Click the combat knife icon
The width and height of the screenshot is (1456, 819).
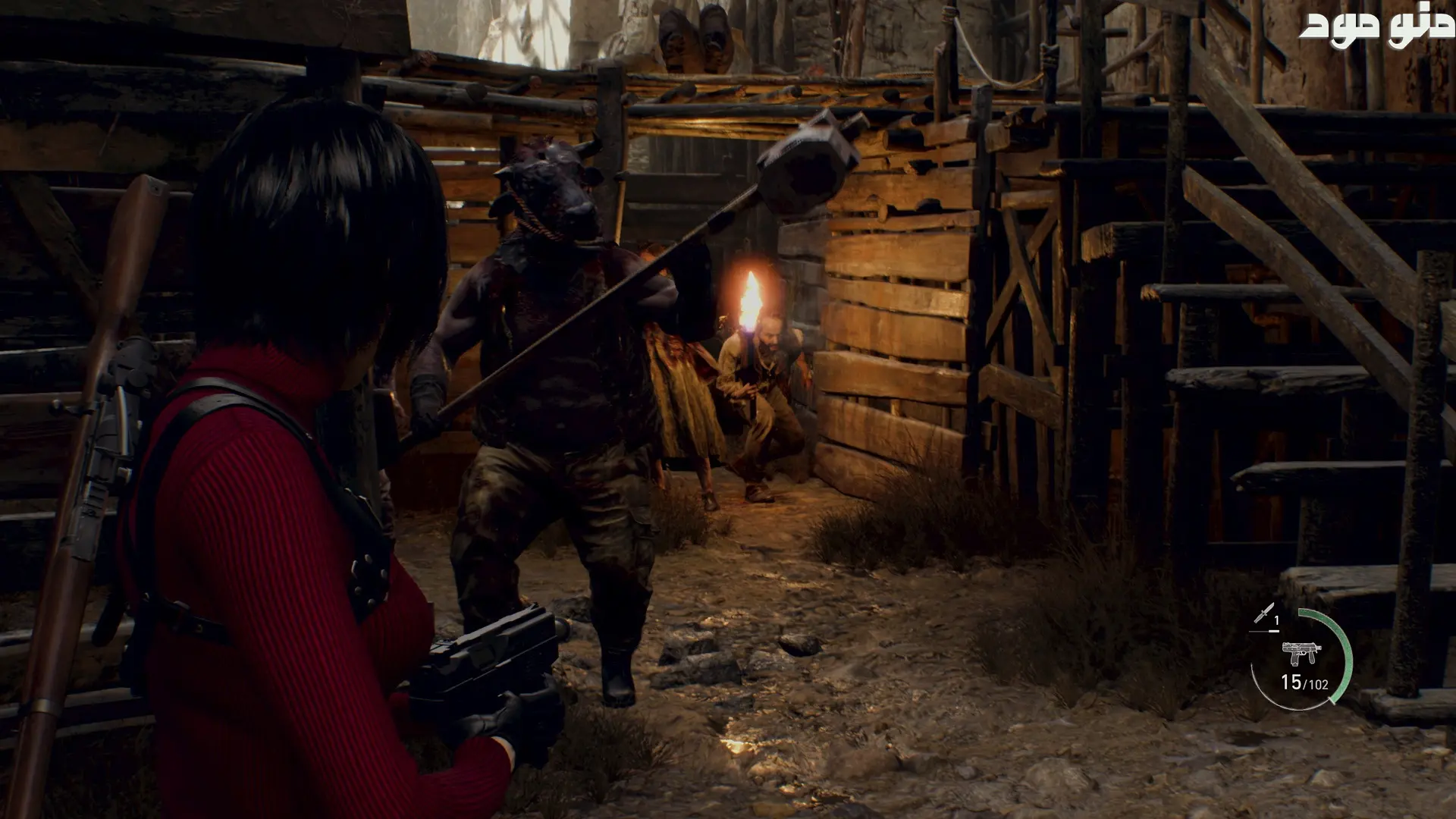click(x=1263, y=613)
